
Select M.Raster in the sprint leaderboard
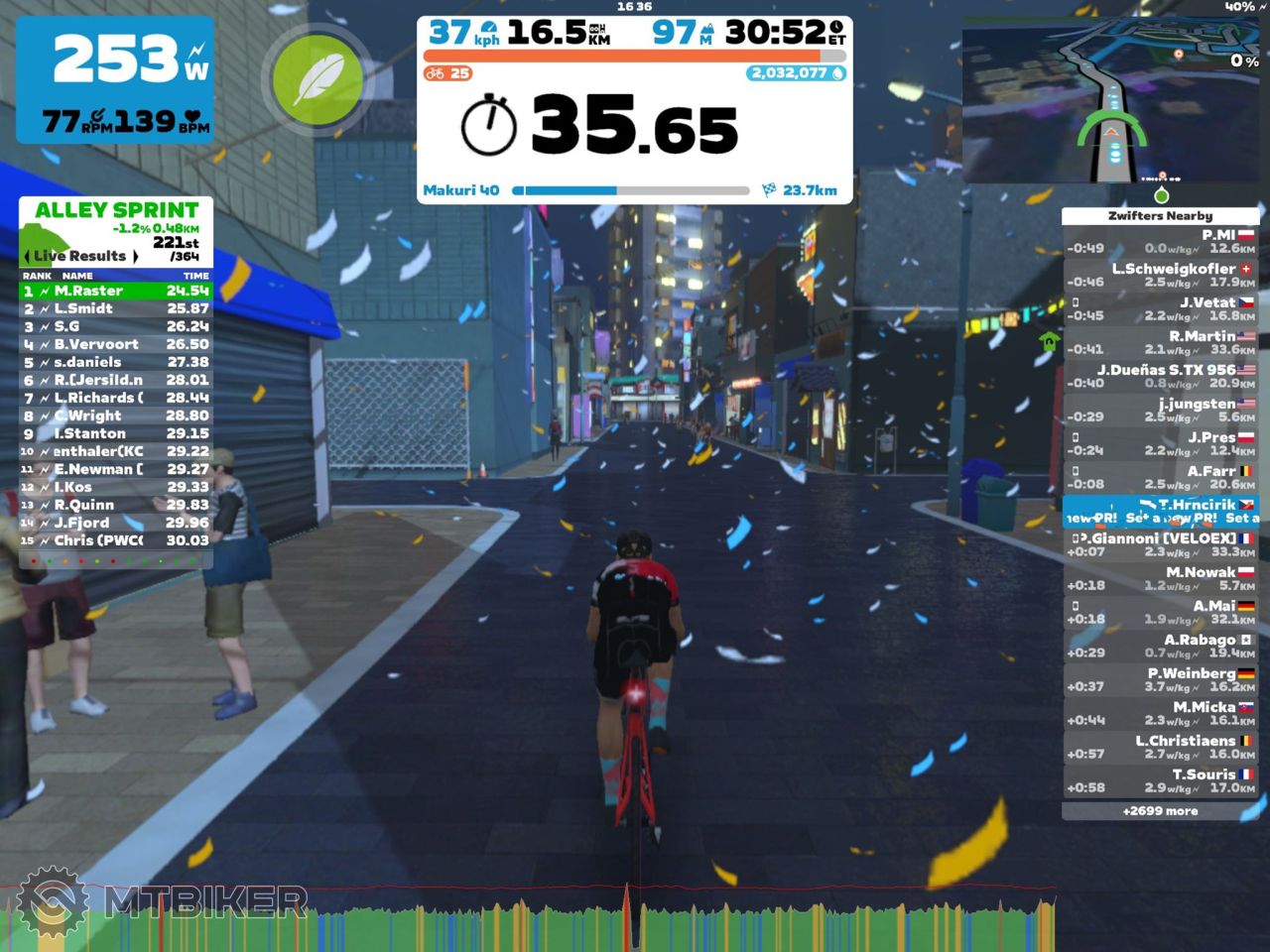tap(115, 292)
